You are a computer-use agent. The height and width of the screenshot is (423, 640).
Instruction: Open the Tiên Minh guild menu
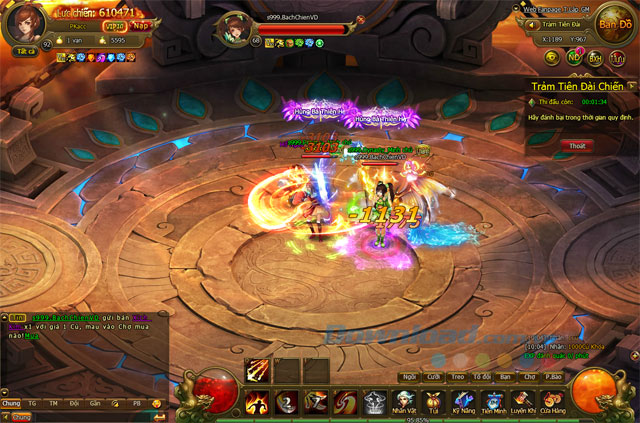(494, 400)
